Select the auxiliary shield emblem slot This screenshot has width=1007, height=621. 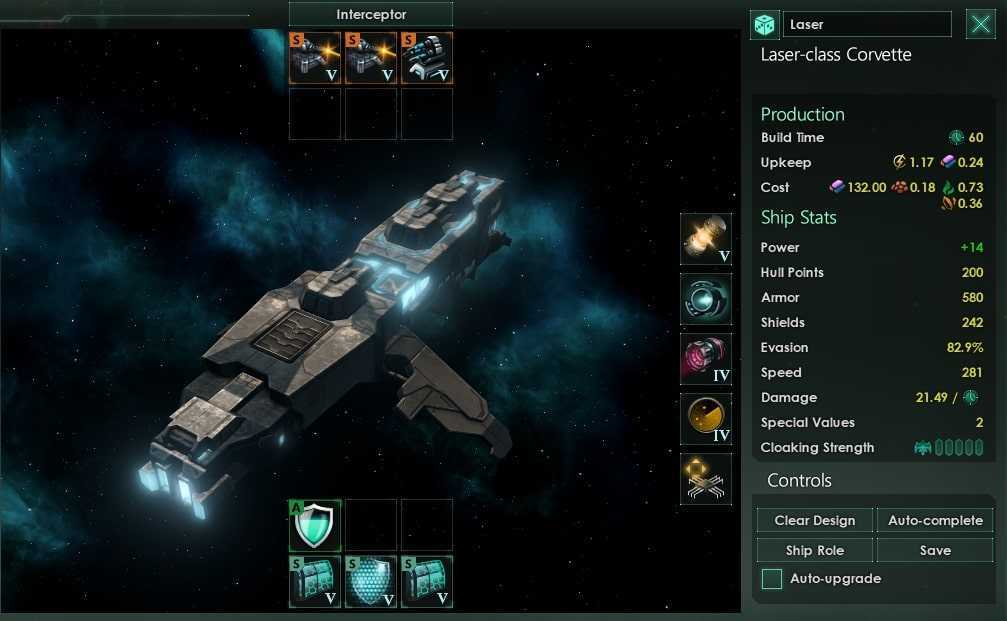(x=315, y=525)
